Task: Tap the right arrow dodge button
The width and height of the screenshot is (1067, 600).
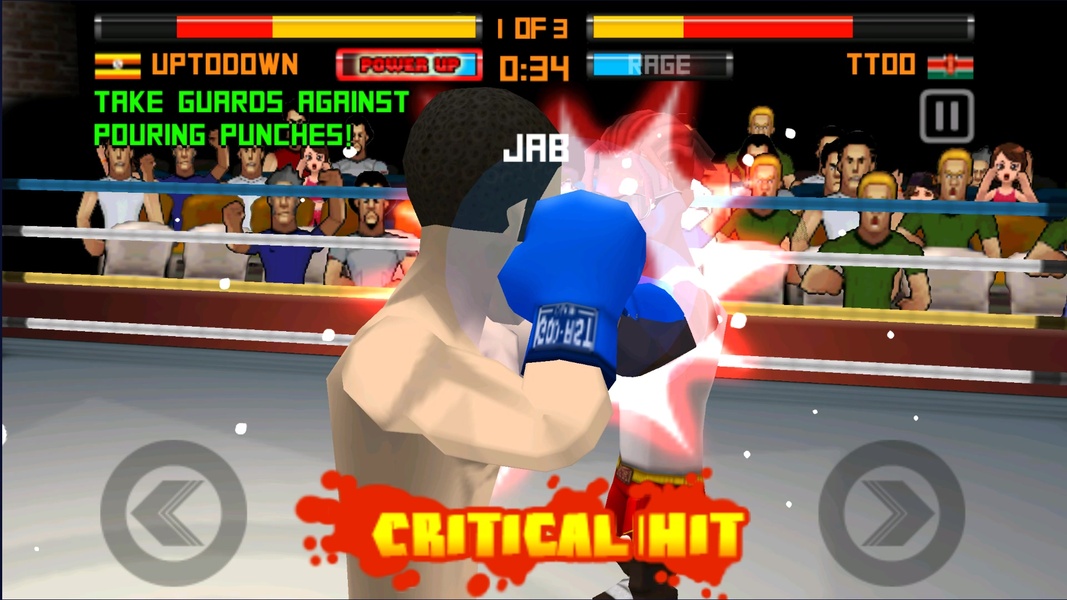Action: click(891, 513)
